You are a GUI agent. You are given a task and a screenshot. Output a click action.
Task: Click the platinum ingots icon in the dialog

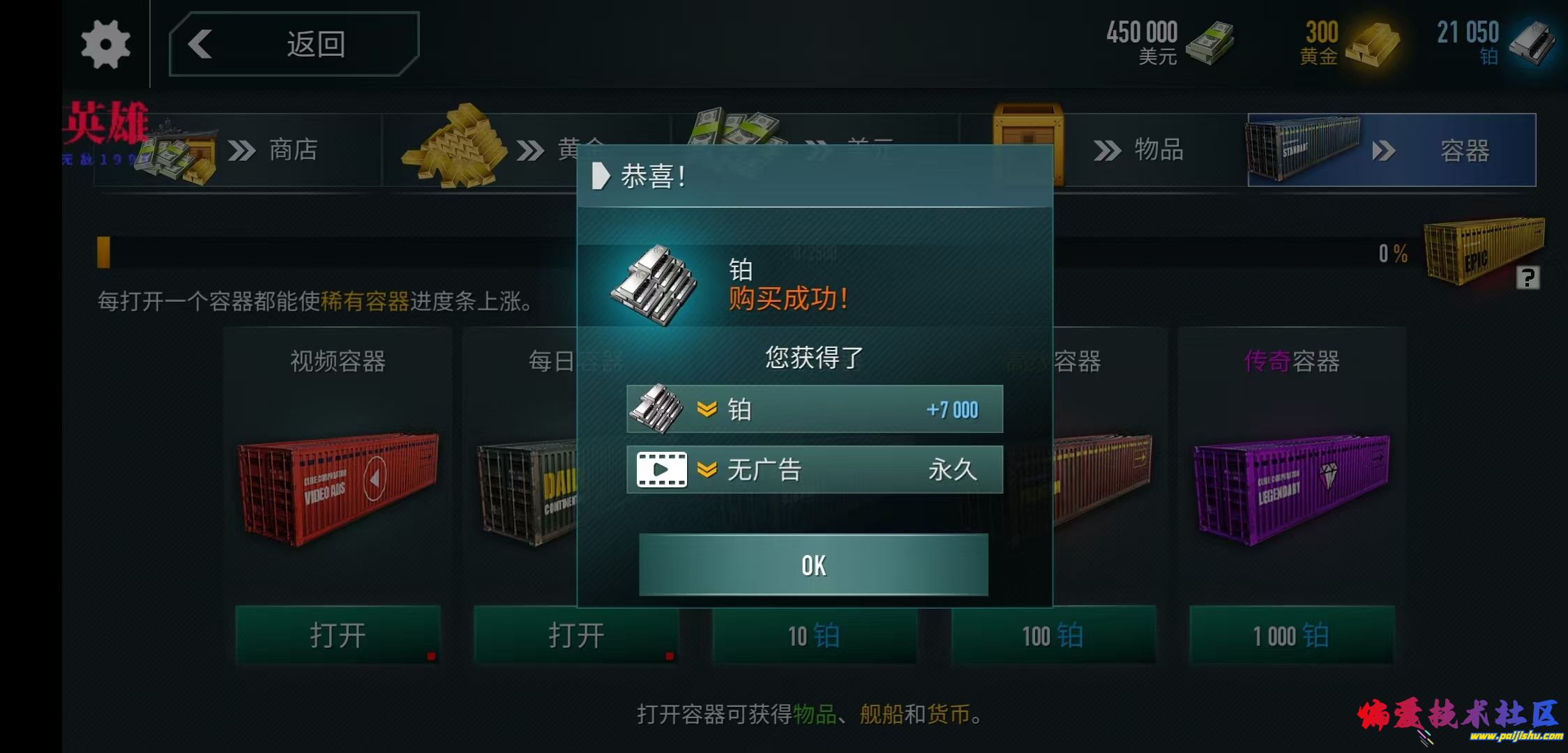click(x=659, y=286)
